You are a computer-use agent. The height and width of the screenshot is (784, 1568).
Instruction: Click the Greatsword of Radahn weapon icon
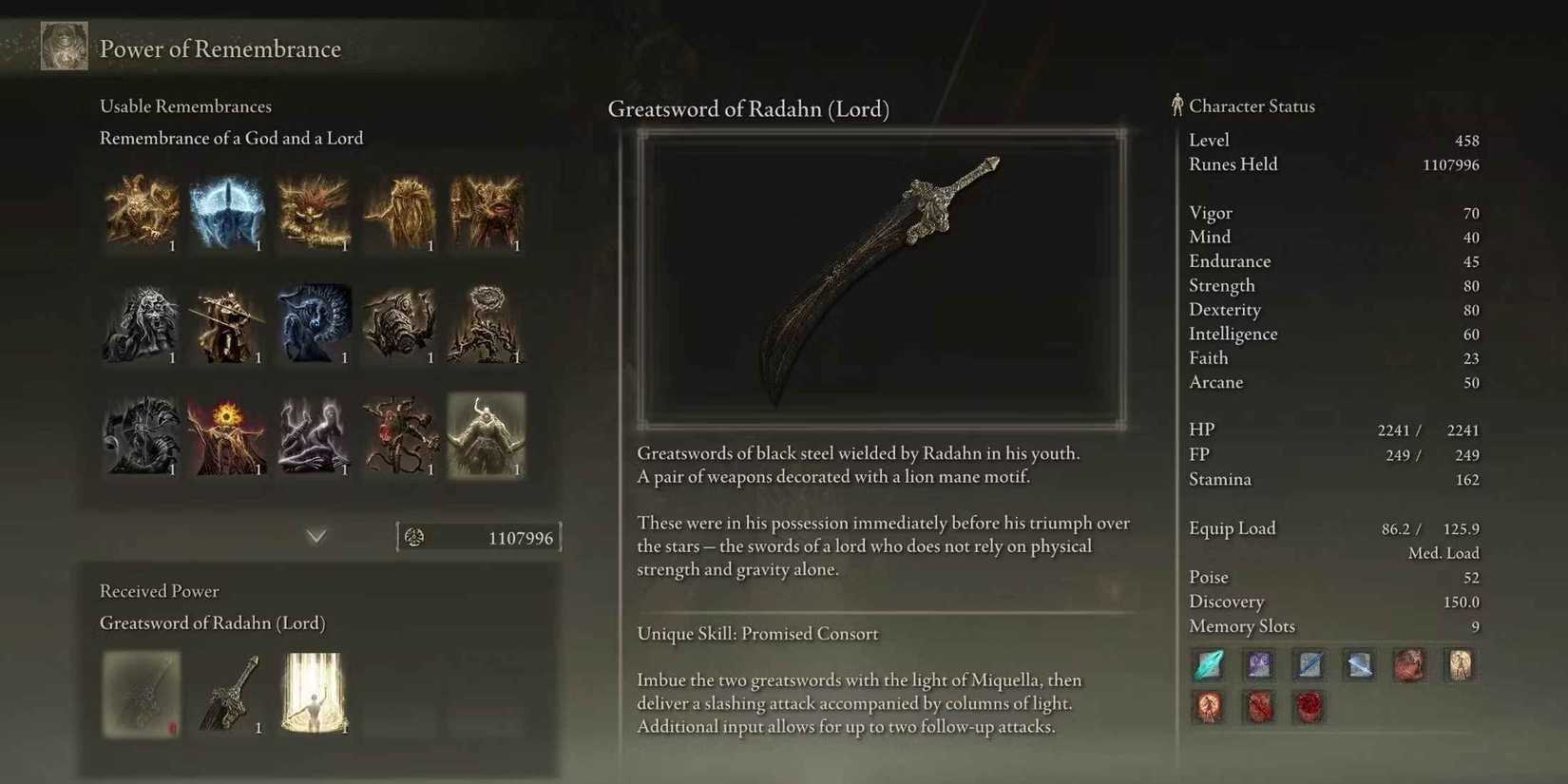click(x=227, y=694)
